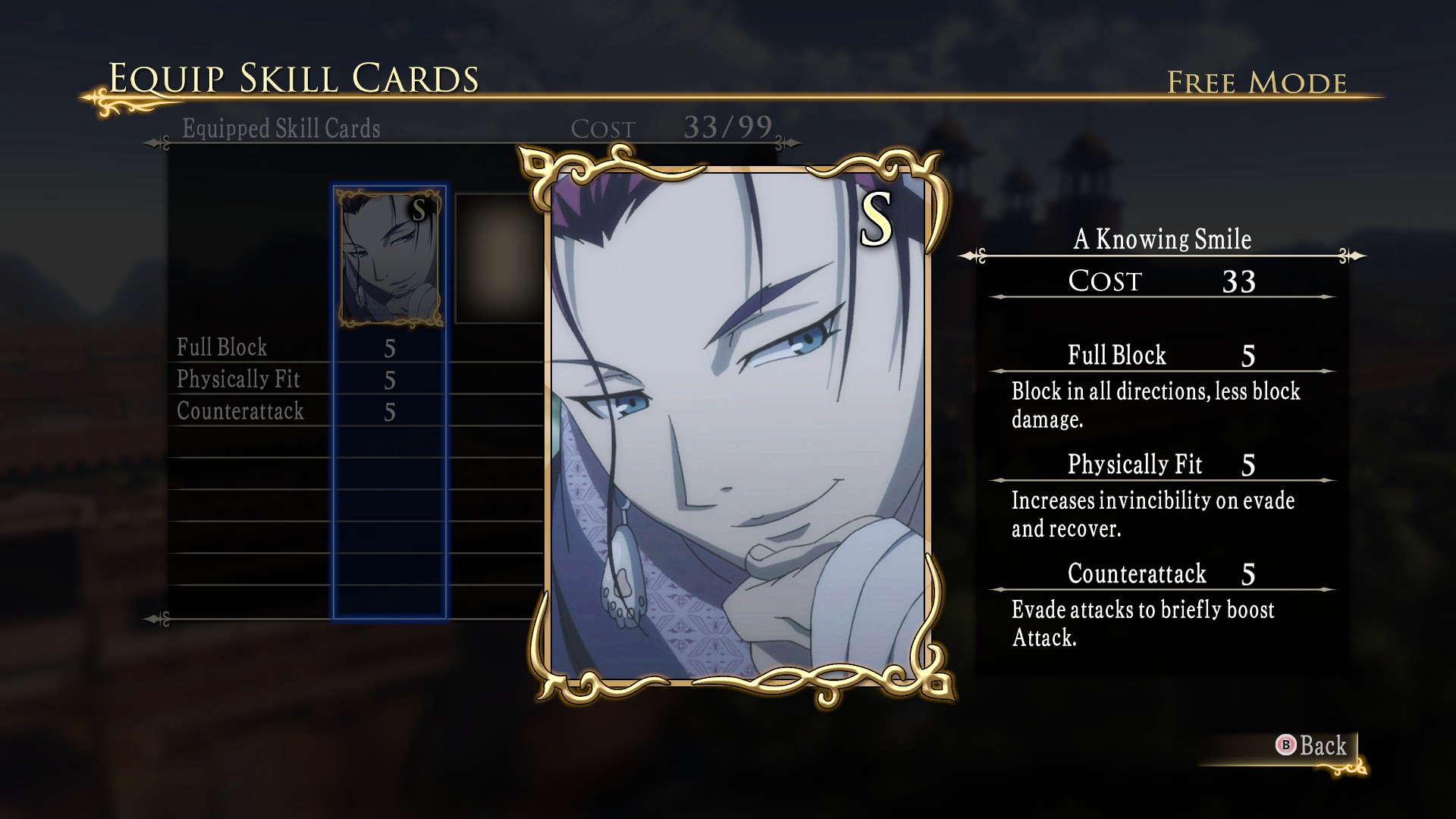This screenshot has width=1456, height=819.
Task: Toggle the Full Block skill entry
Action: (221, 347)
